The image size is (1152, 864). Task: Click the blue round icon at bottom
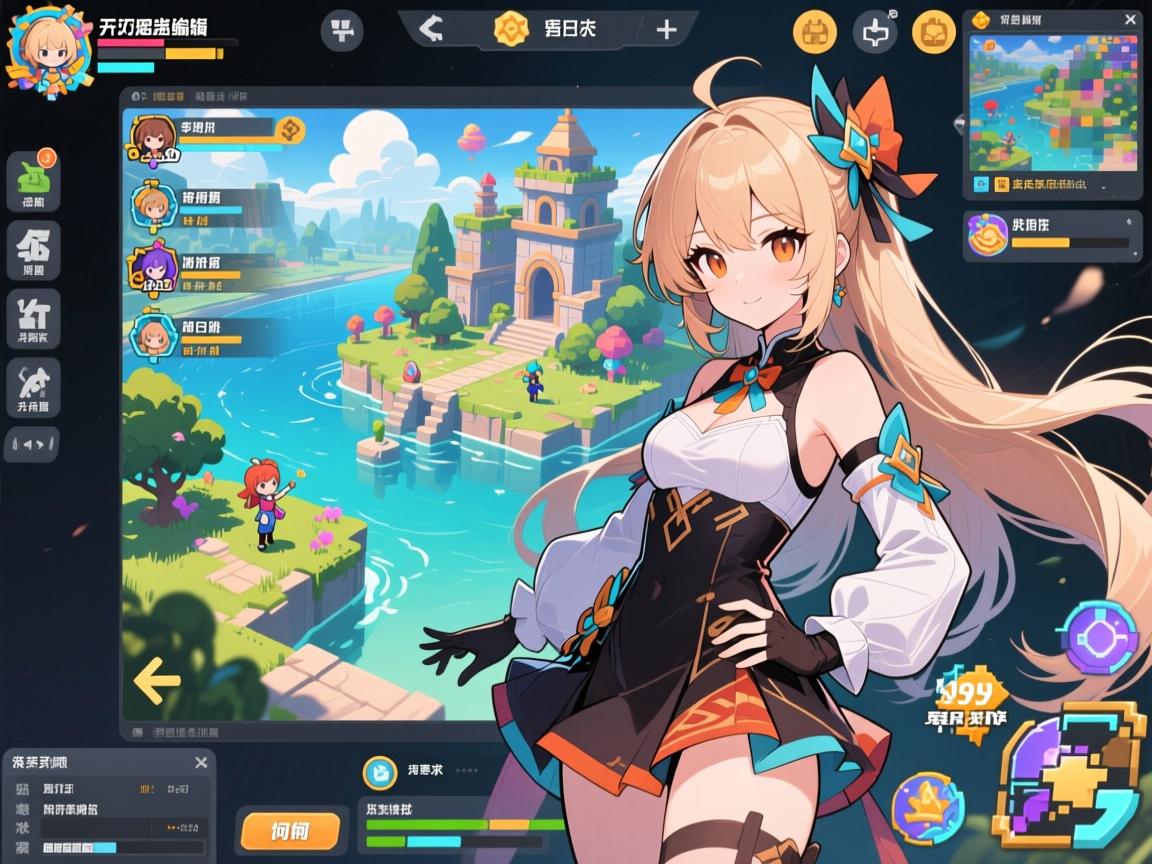tap(380, 772)
